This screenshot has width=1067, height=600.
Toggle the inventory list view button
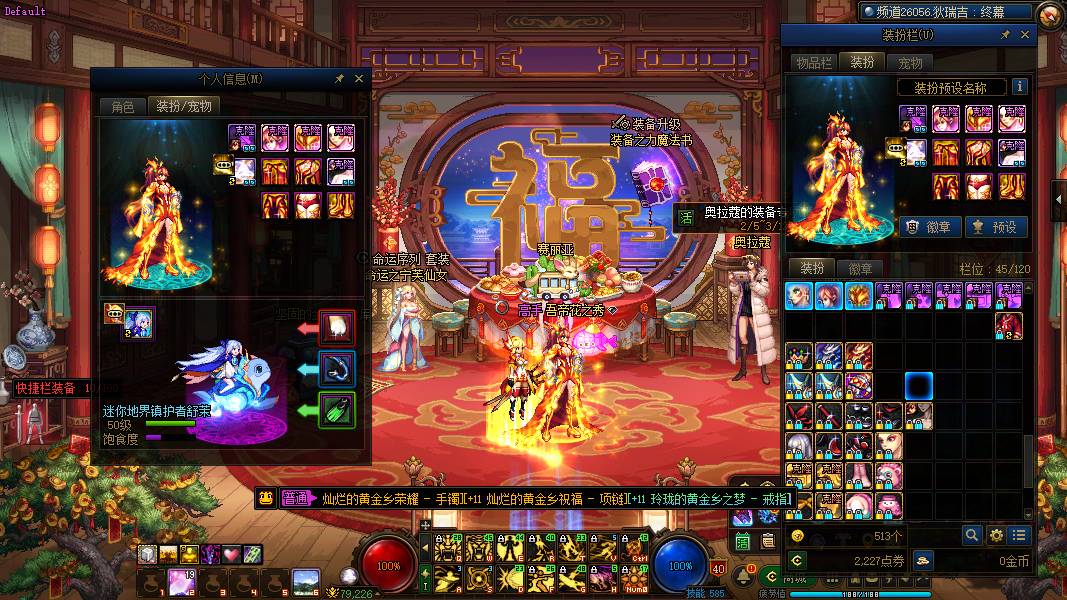coord(1018,536)
